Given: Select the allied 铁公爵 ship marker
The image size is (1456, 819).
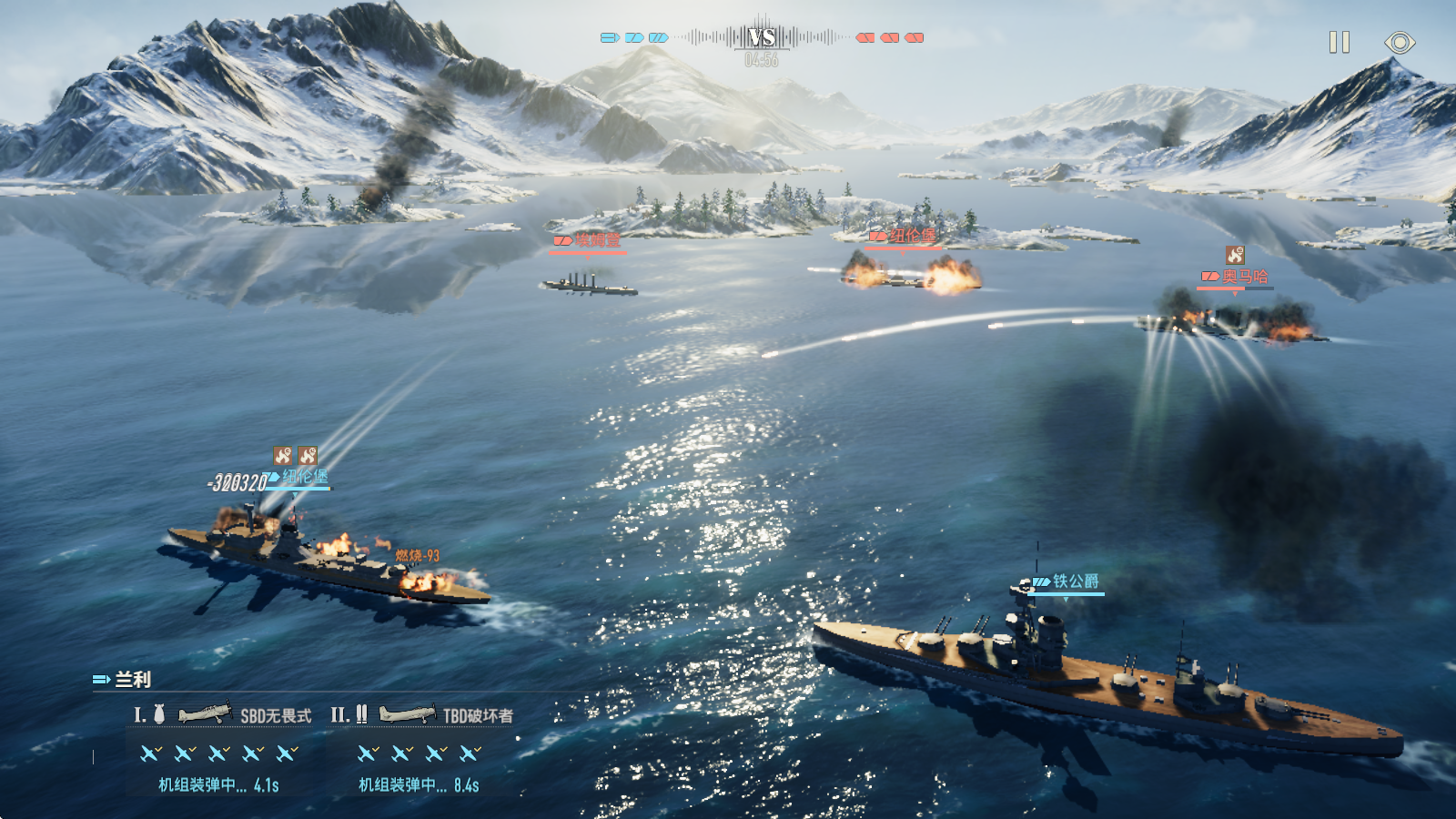Looking at the screenshot, I should [x=1067, y=581].
